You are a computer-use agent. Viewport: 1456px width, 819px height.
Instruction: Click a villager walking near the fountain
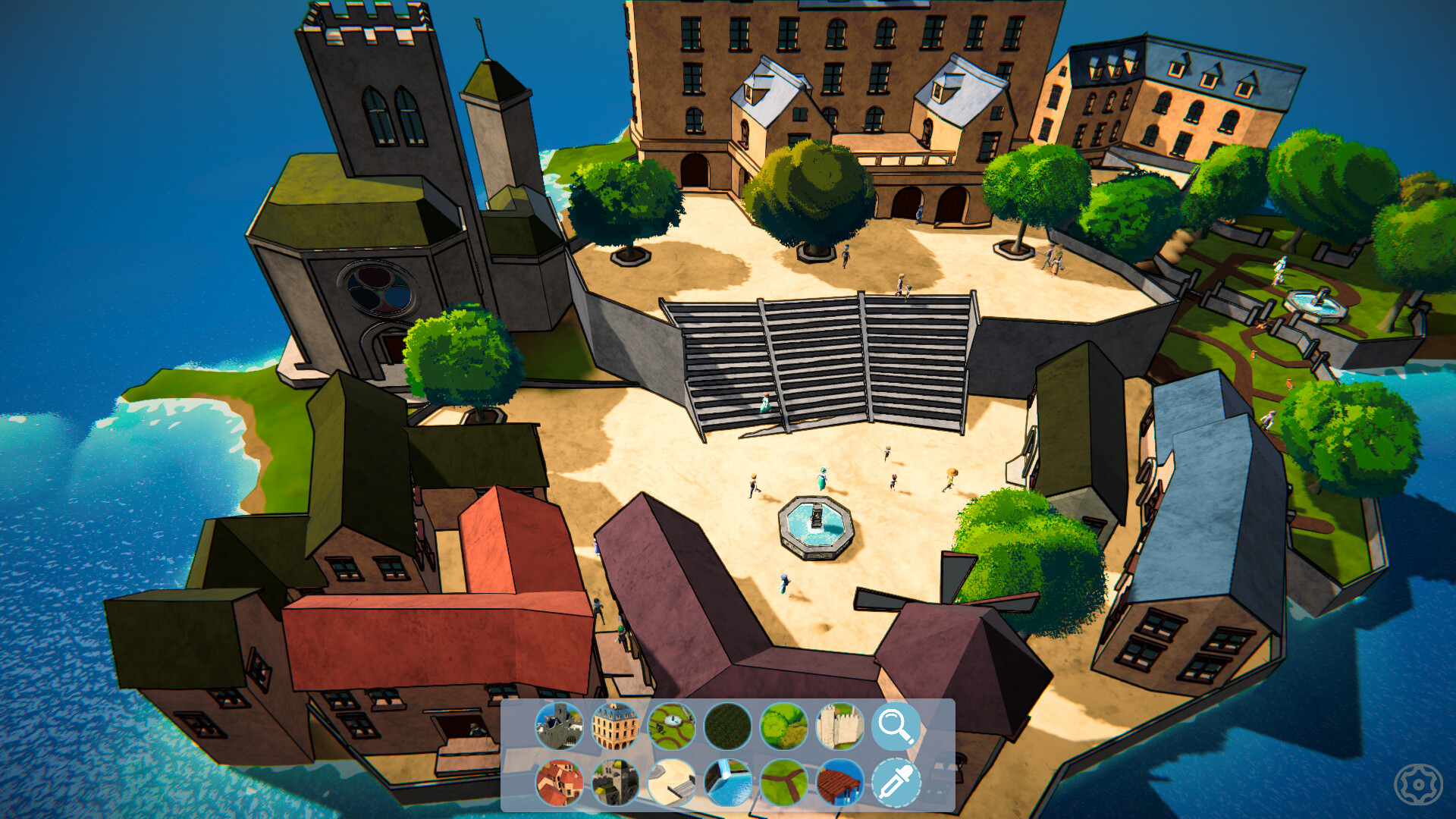click(823, 478)
